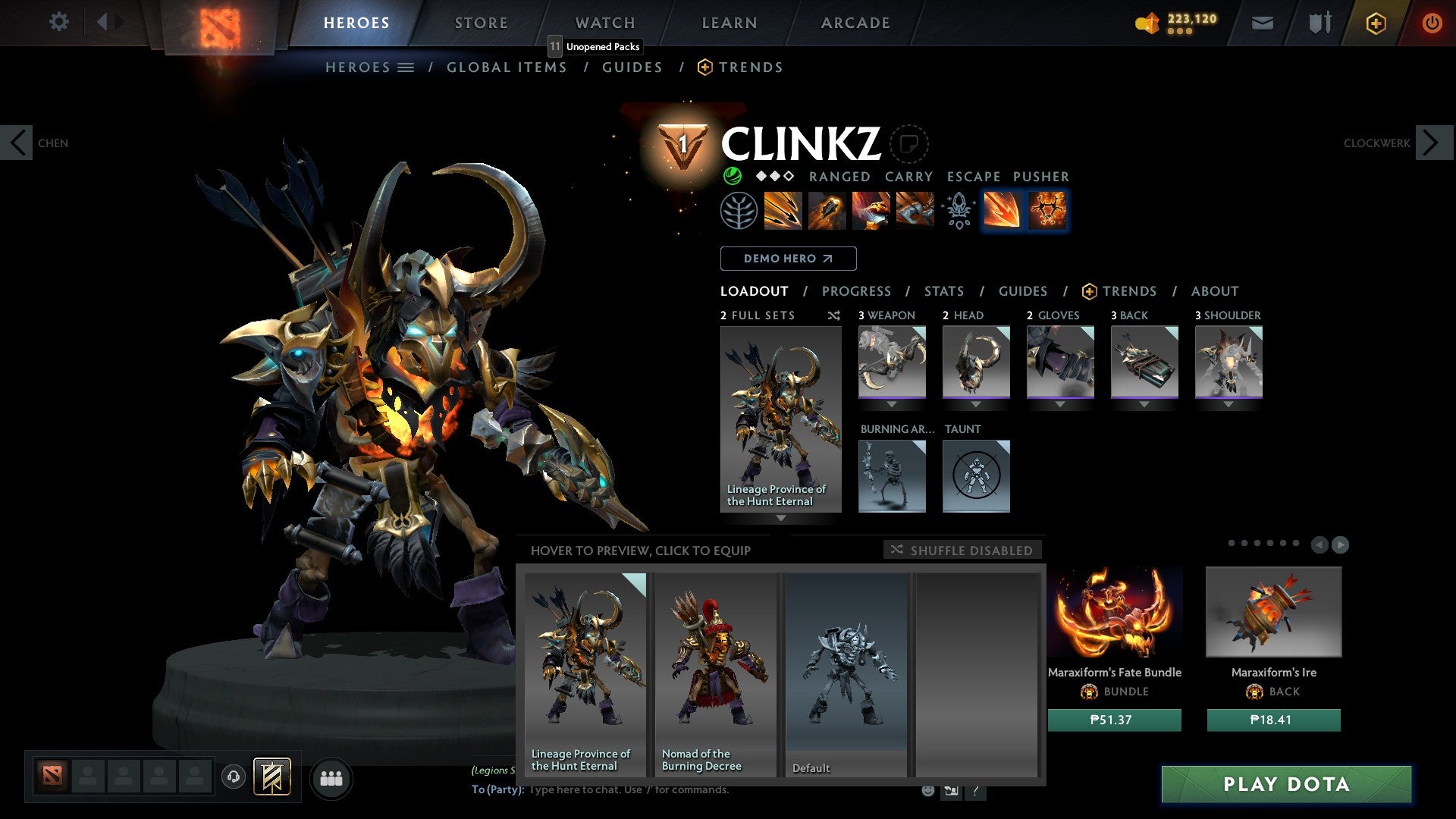Open the armory shield and sword icon
The height and width of the screenshot is (819, 1456).
(1319, 22)
